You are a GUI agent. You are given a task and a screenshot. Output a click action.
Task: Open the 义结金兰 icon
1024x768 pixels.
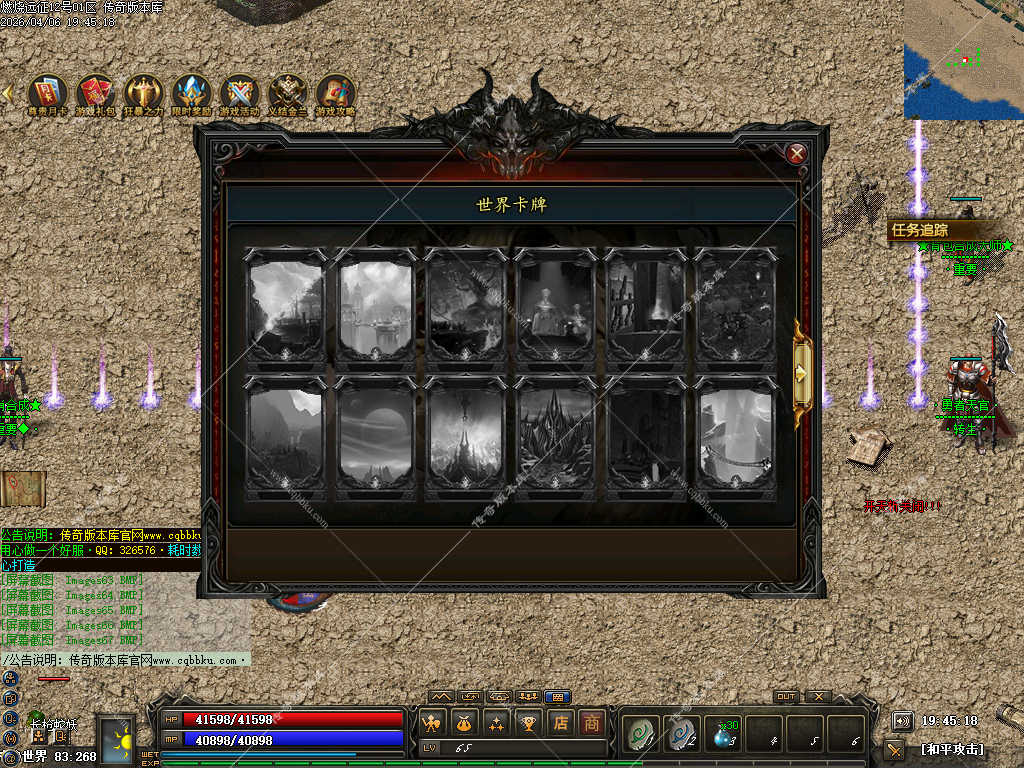[x=288, y=92]
